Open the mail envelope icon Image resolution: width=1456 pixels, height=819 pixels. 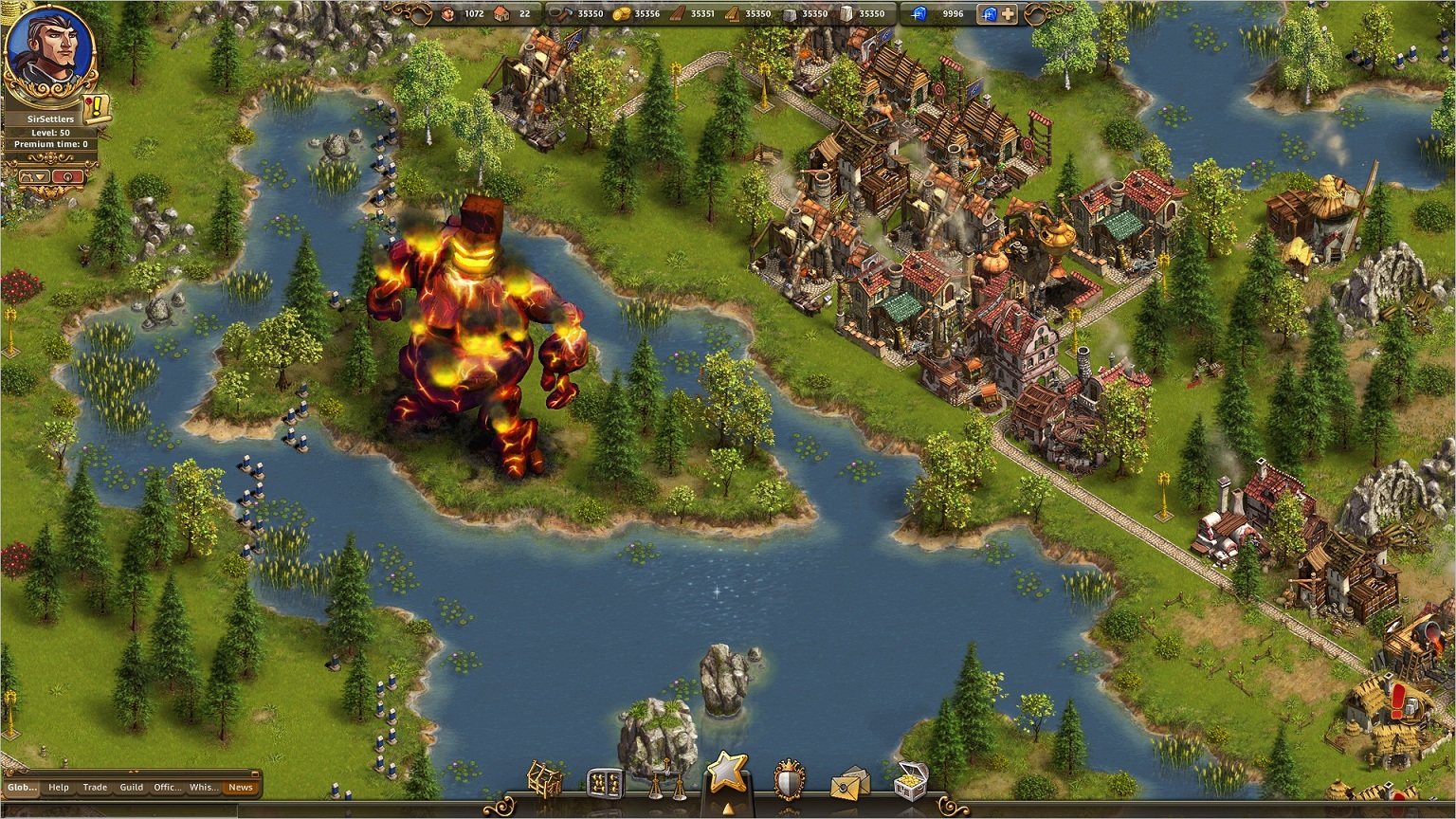click(x=850, y=784)
